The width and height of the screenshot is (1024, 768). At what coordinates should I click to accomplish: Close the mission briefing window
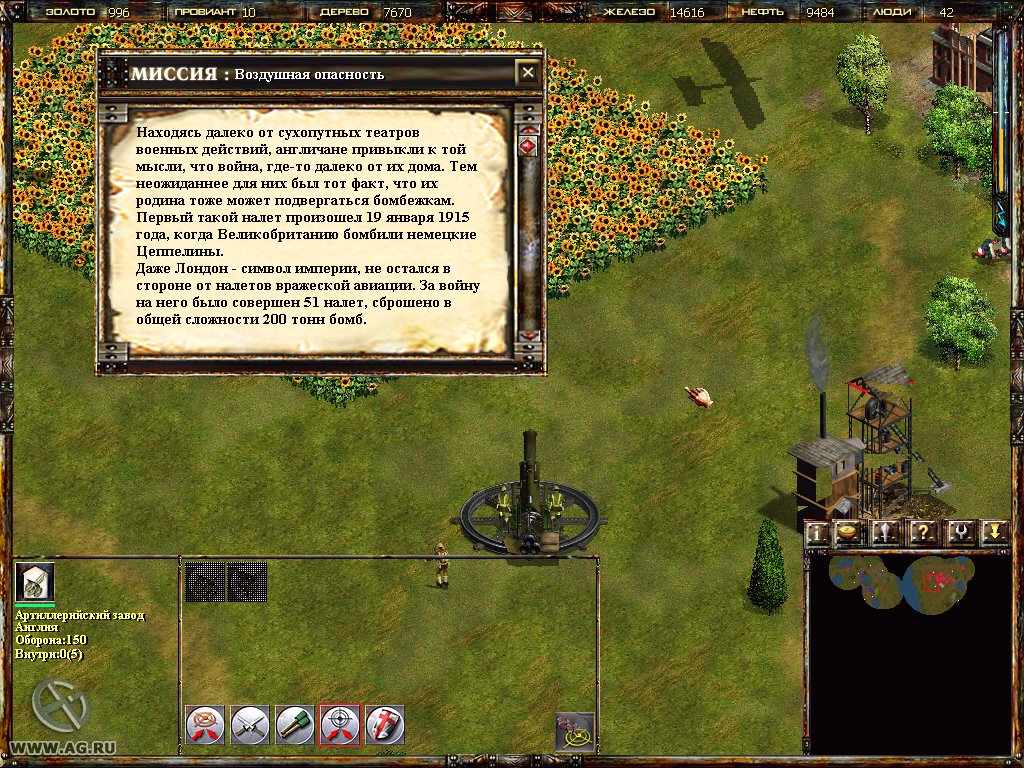tap(527, 73)
